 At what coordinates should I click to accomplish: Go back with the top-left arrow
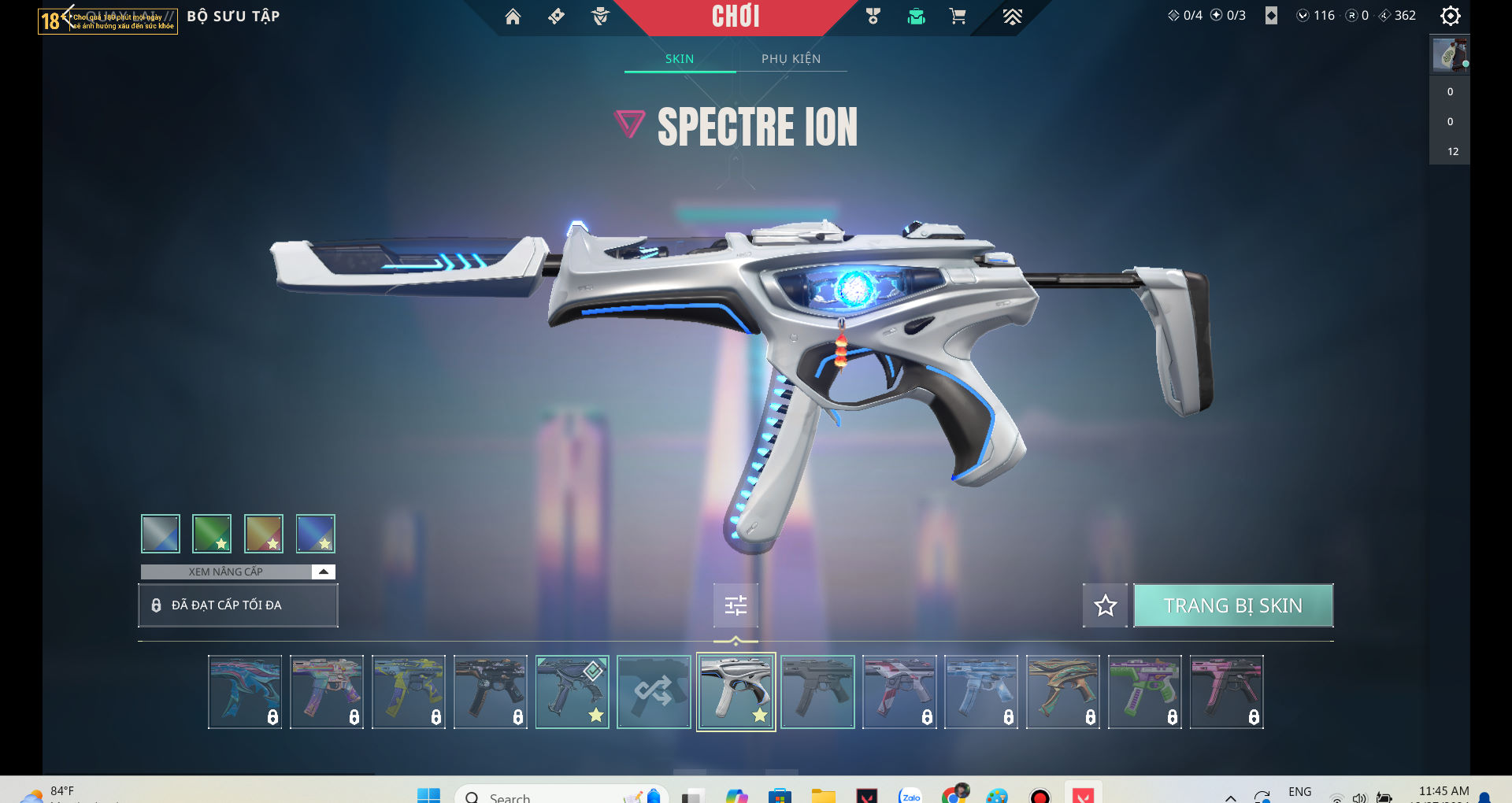point(68,14)
